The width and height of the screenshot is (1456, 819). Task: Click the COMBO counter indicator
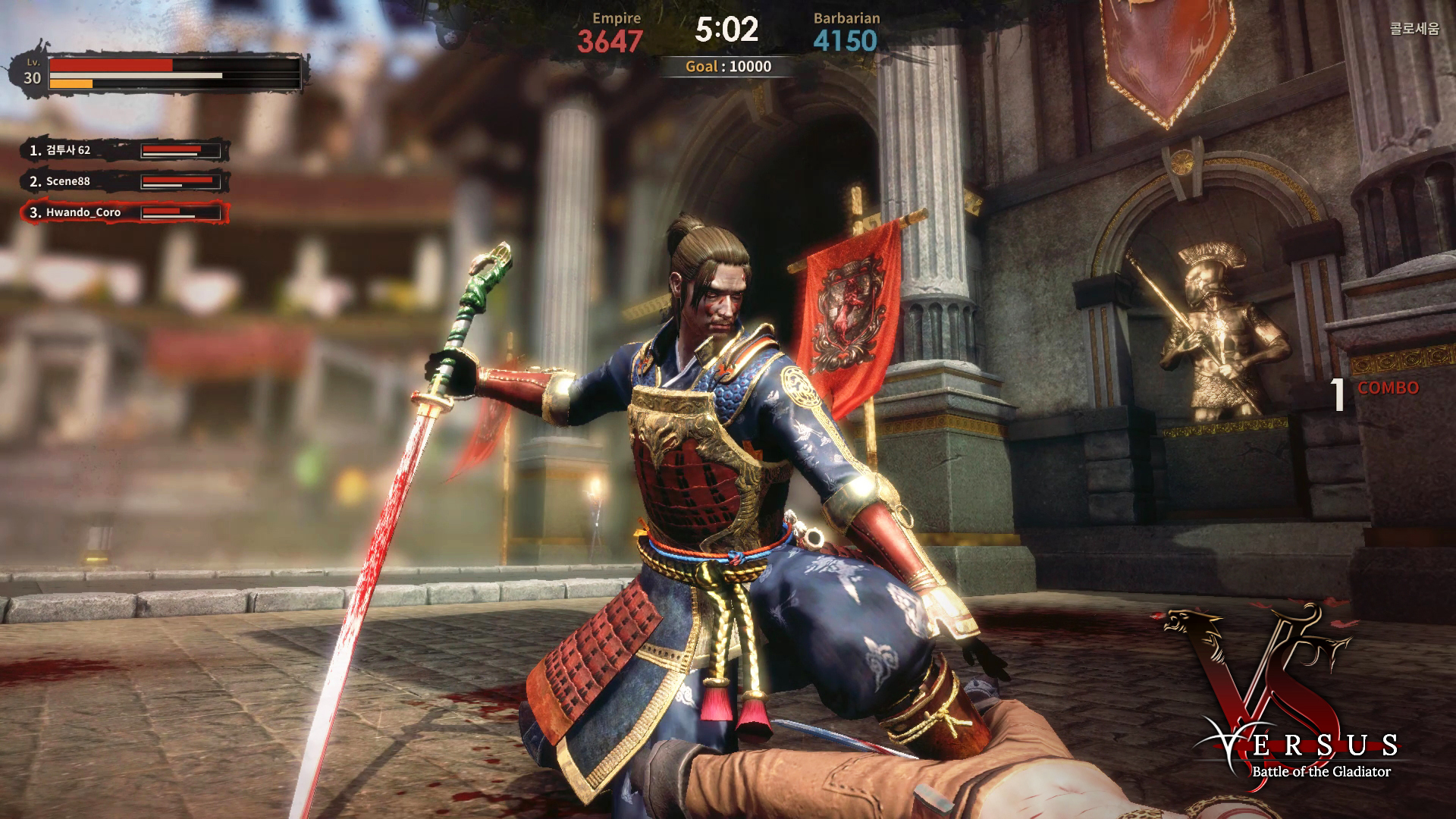1388,388
